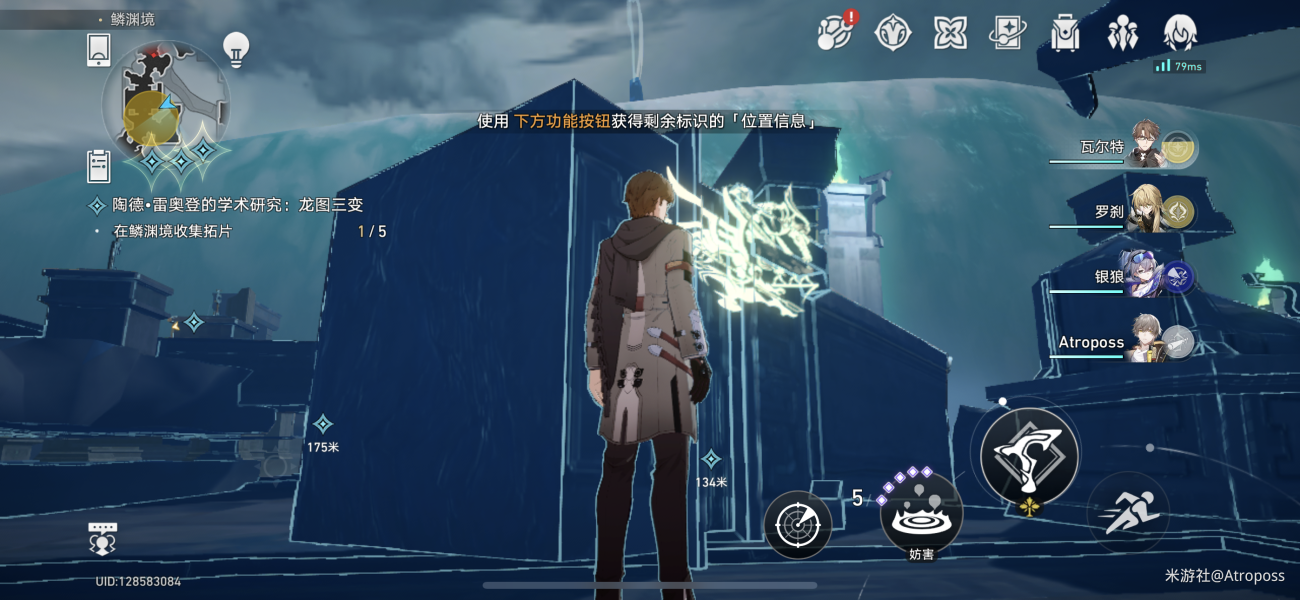Open the team lineup icon
The width and height of the screenshot is (1300, 600).
[1123, 33]
